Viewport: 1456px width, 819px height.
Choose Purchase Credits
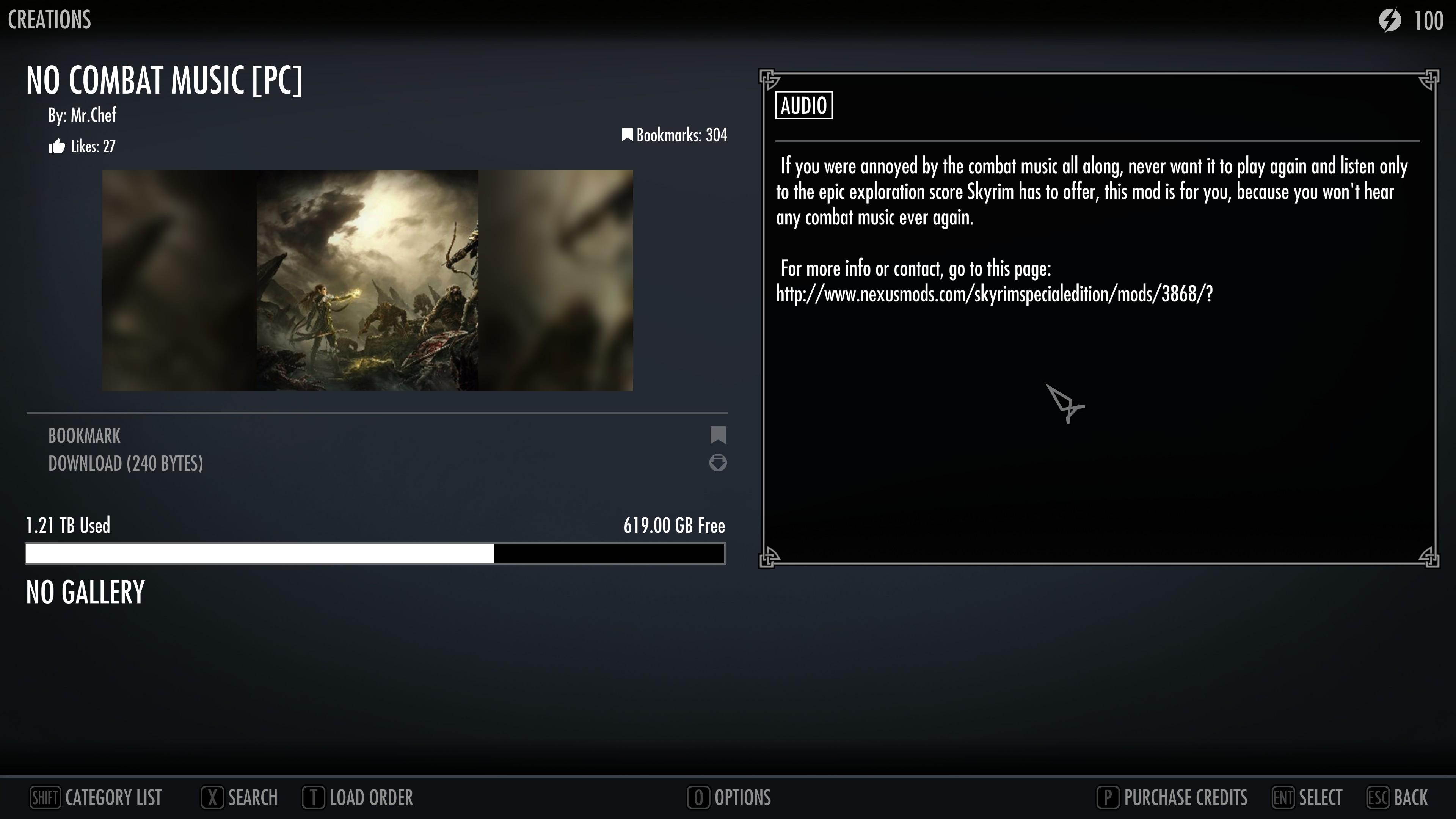pyautogui.click(x=1172, y=797)
